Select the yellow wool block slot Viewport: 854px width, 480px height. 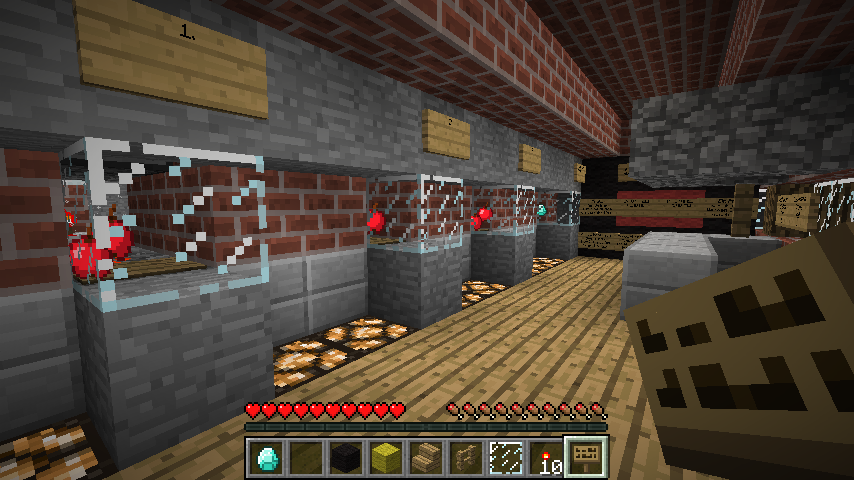point(385,458)
